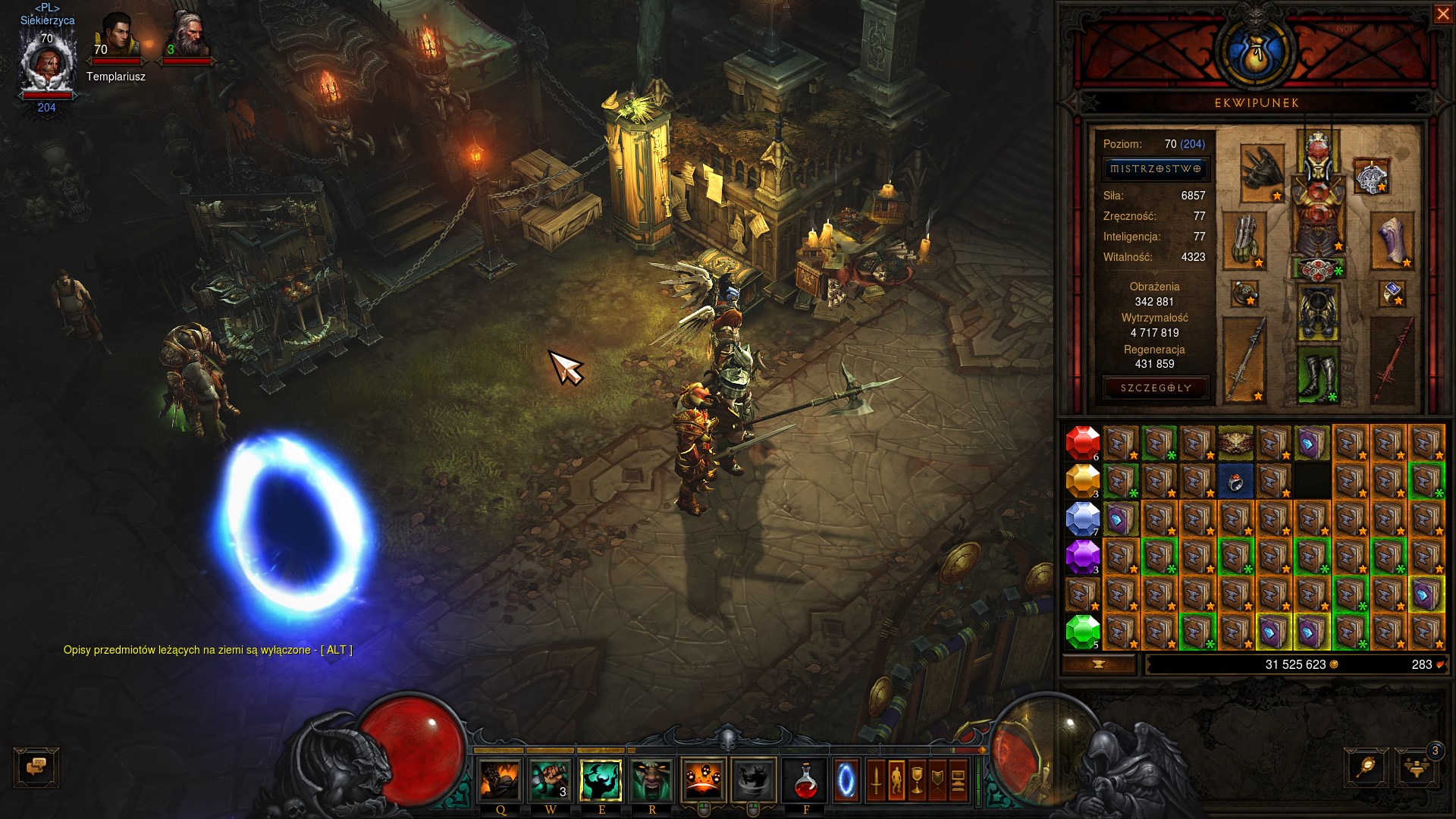The height and width of the screenshot is (819, 1456).
Task: Select the green emerald gem stack
Action: pyautogui.click(x=1082, y=632)
